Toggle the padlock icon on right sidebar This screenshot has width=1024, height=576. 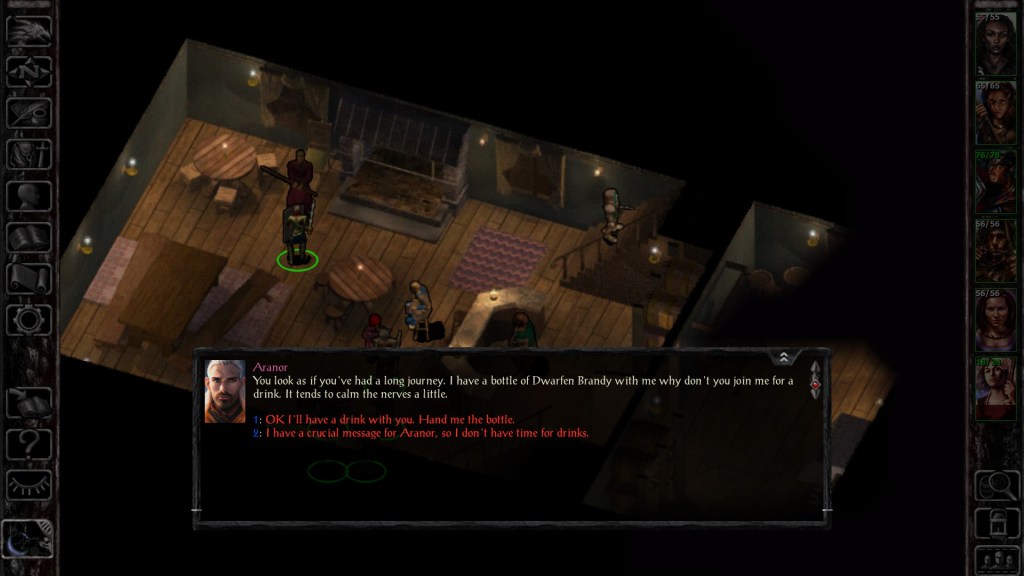point(996,521)
